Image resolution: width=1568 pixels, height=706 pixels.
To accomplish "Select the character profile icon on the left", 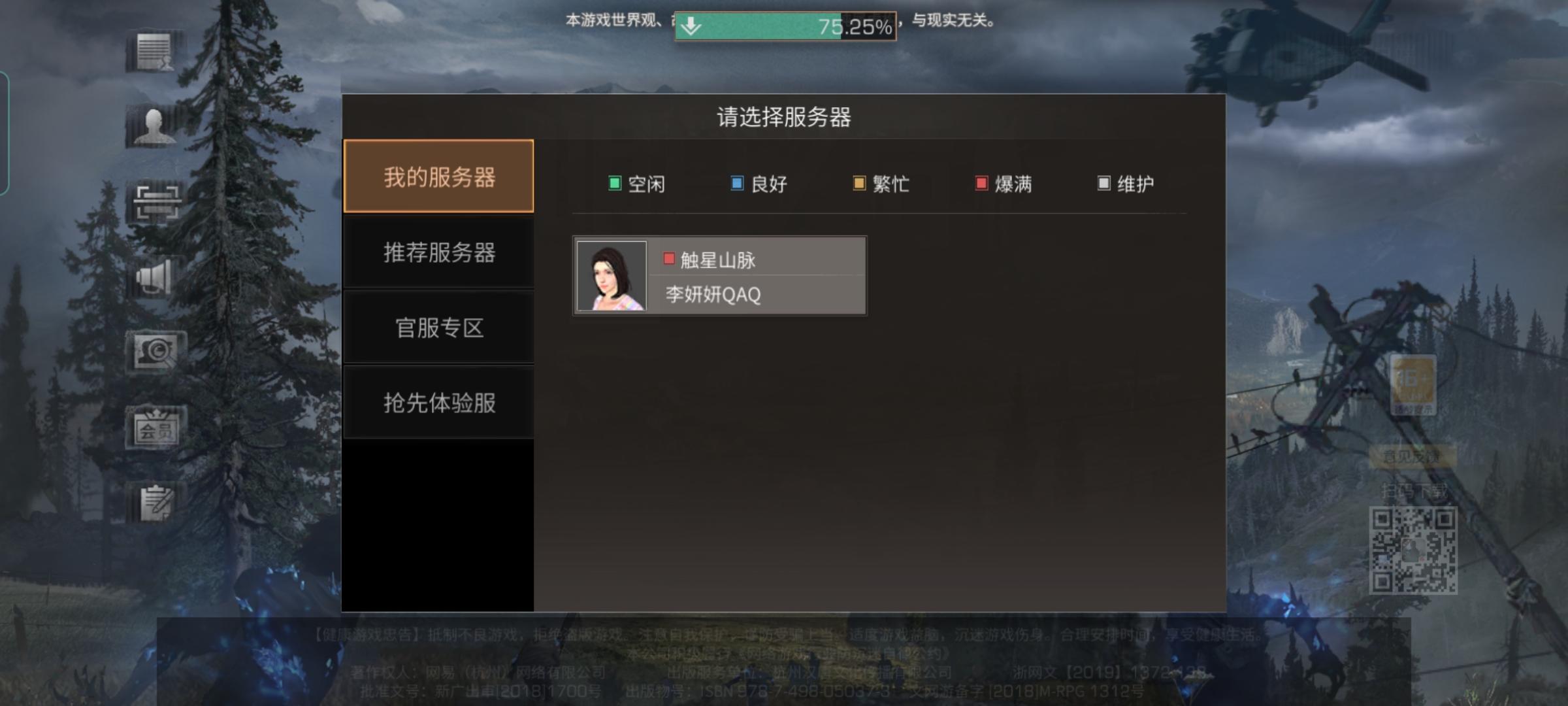I will pos(155,127).
